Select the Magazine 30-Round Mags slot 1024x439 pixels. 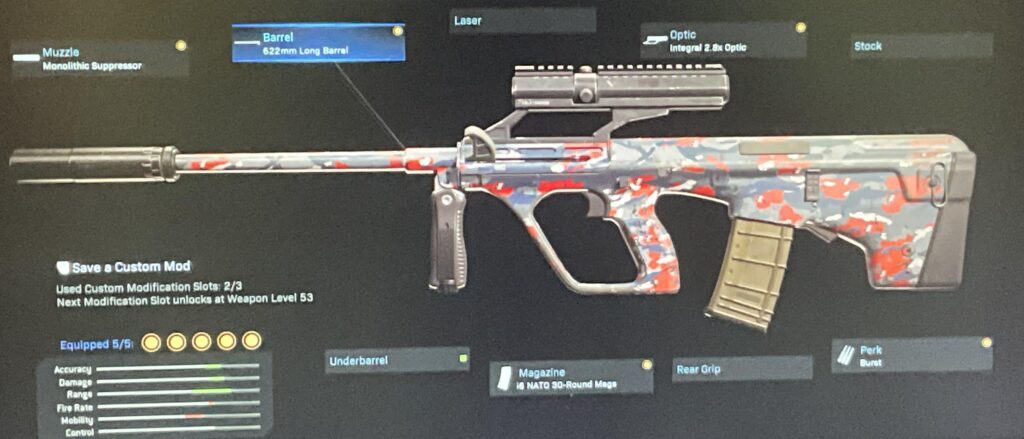(x=571, y=376)
